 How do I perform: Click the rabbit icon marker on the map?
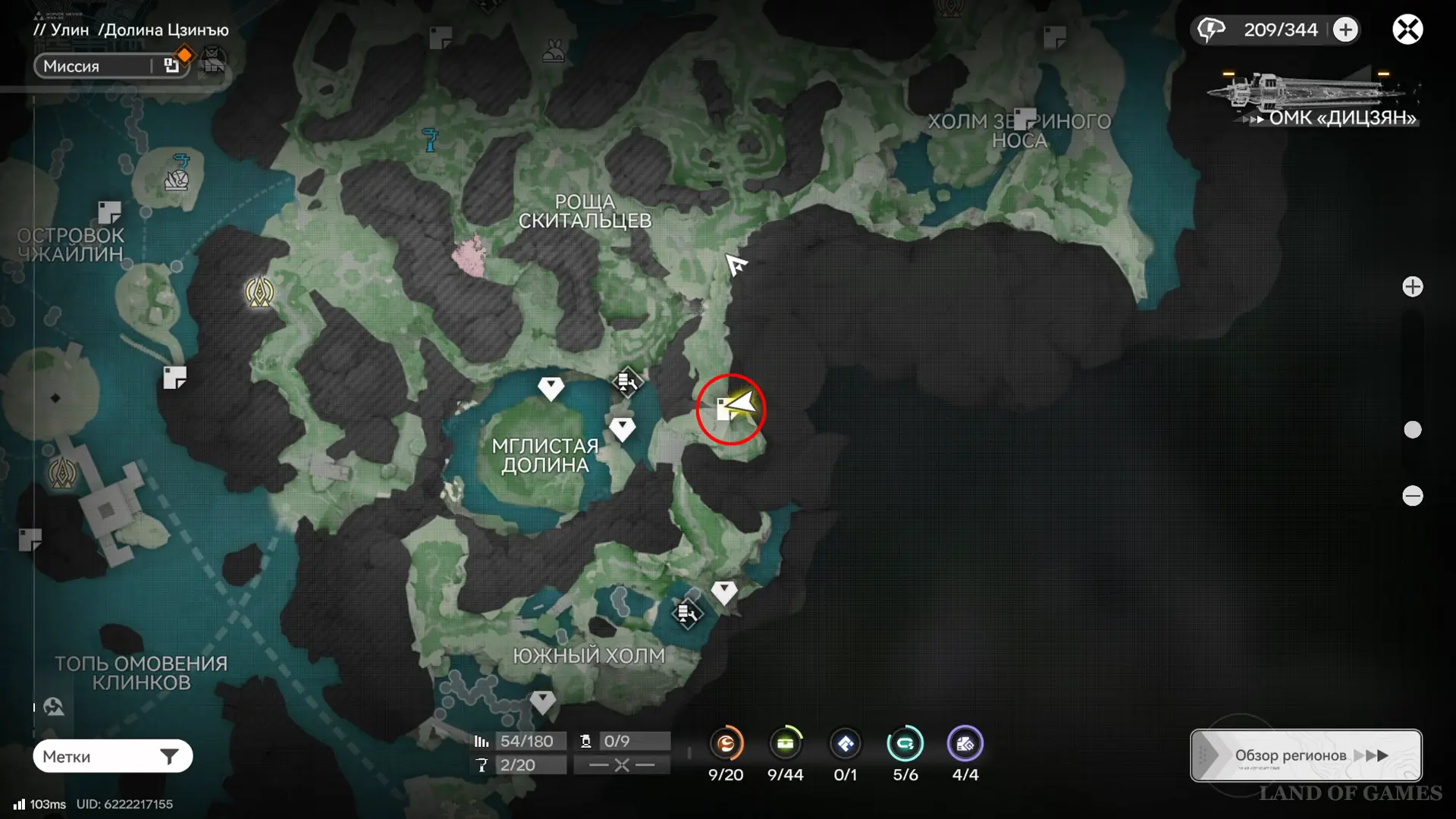(553, 52)
